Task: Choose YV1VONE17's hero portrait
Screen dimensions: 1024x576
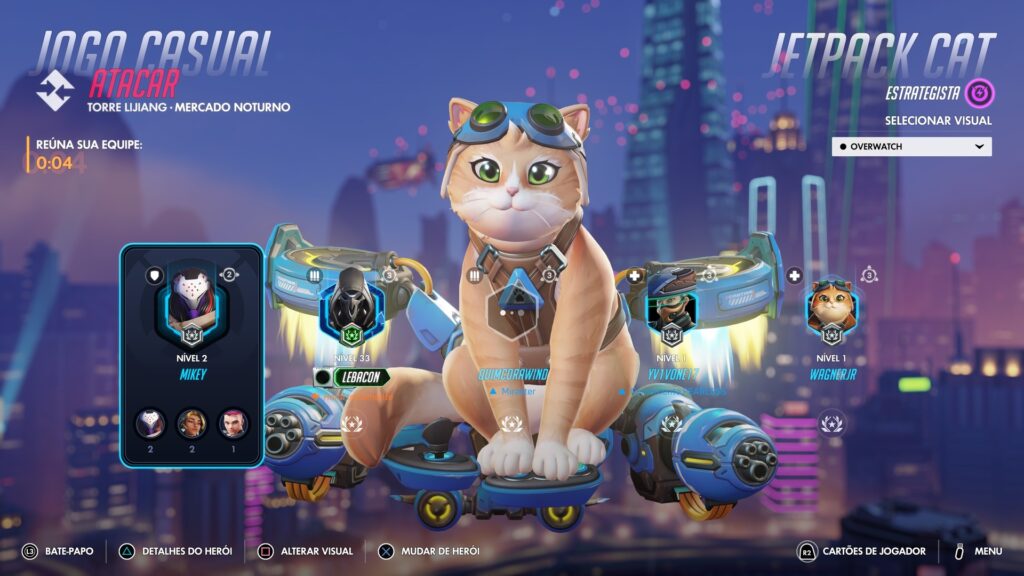Action: [x=671, y=303]
